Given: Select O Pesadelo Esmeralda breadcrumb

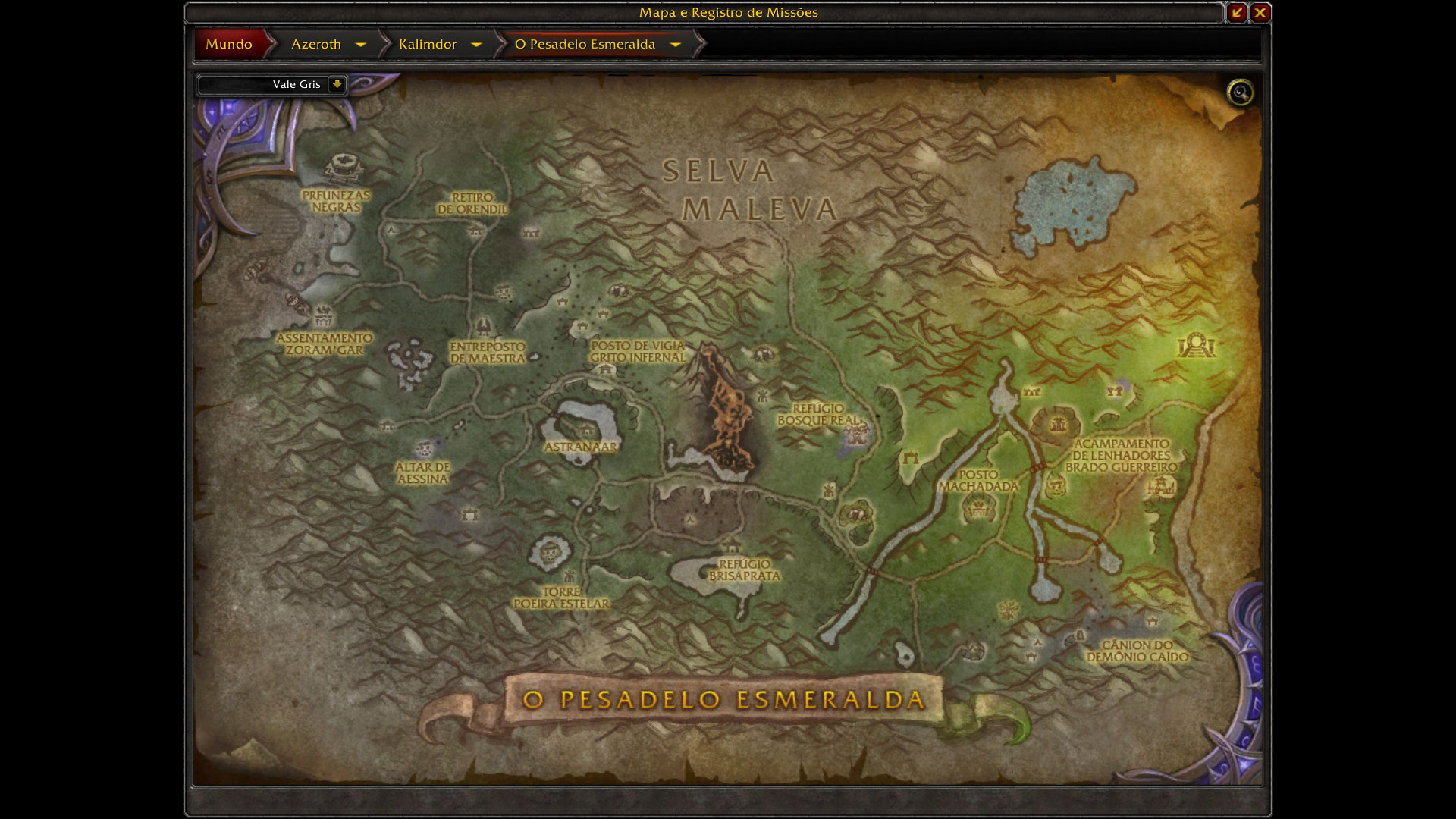Looking at the screenshot, I should (585, 44).
